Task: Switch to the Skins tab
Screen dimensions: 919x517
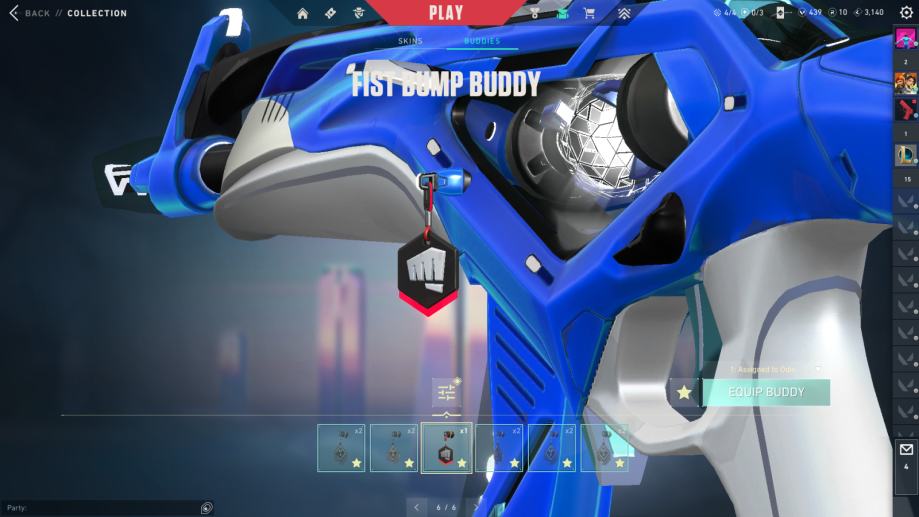Action: (410, 41)
